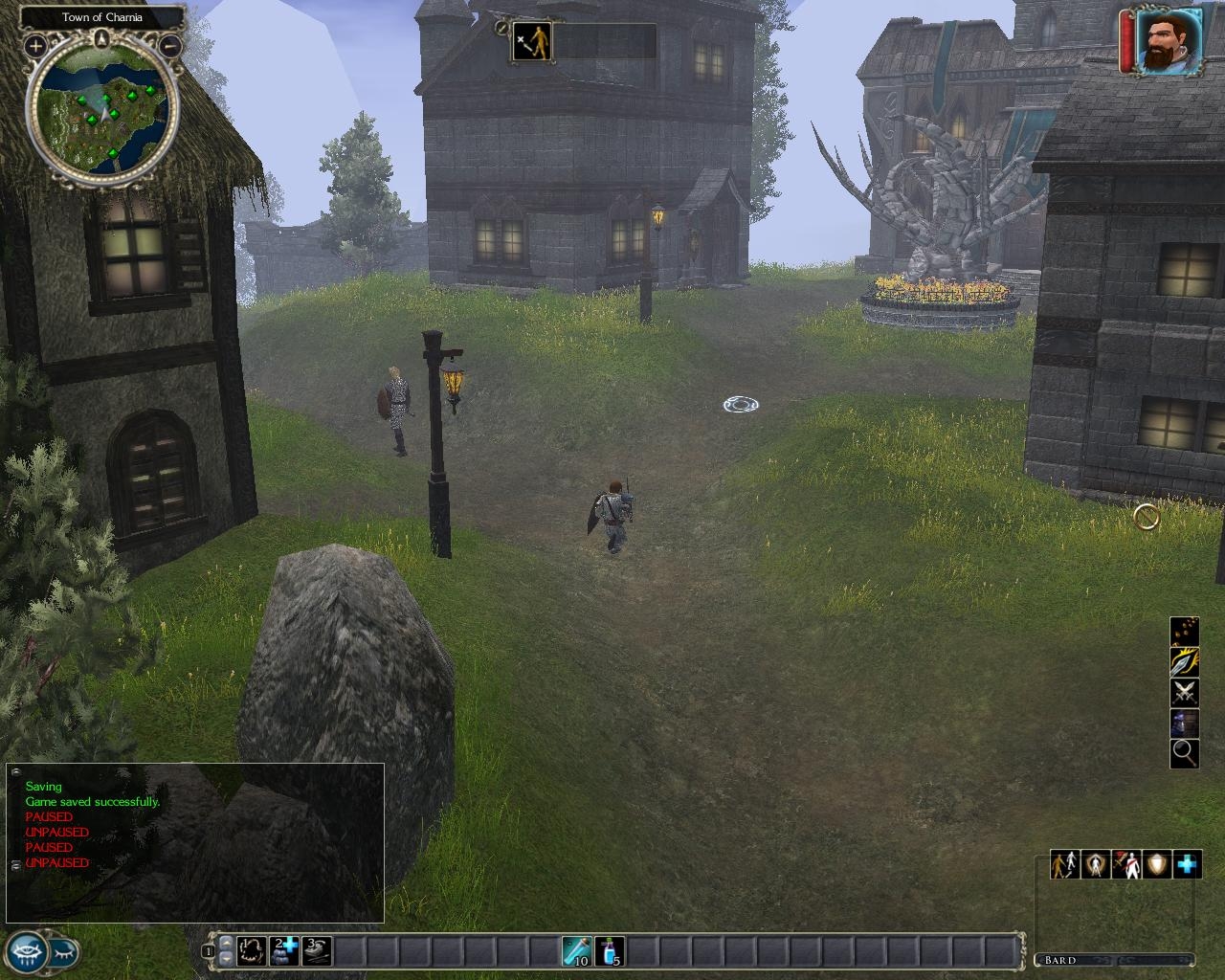
Task: Drink the blue potion stack of 5
Action: pyautogui.click(x=610, y=950)
